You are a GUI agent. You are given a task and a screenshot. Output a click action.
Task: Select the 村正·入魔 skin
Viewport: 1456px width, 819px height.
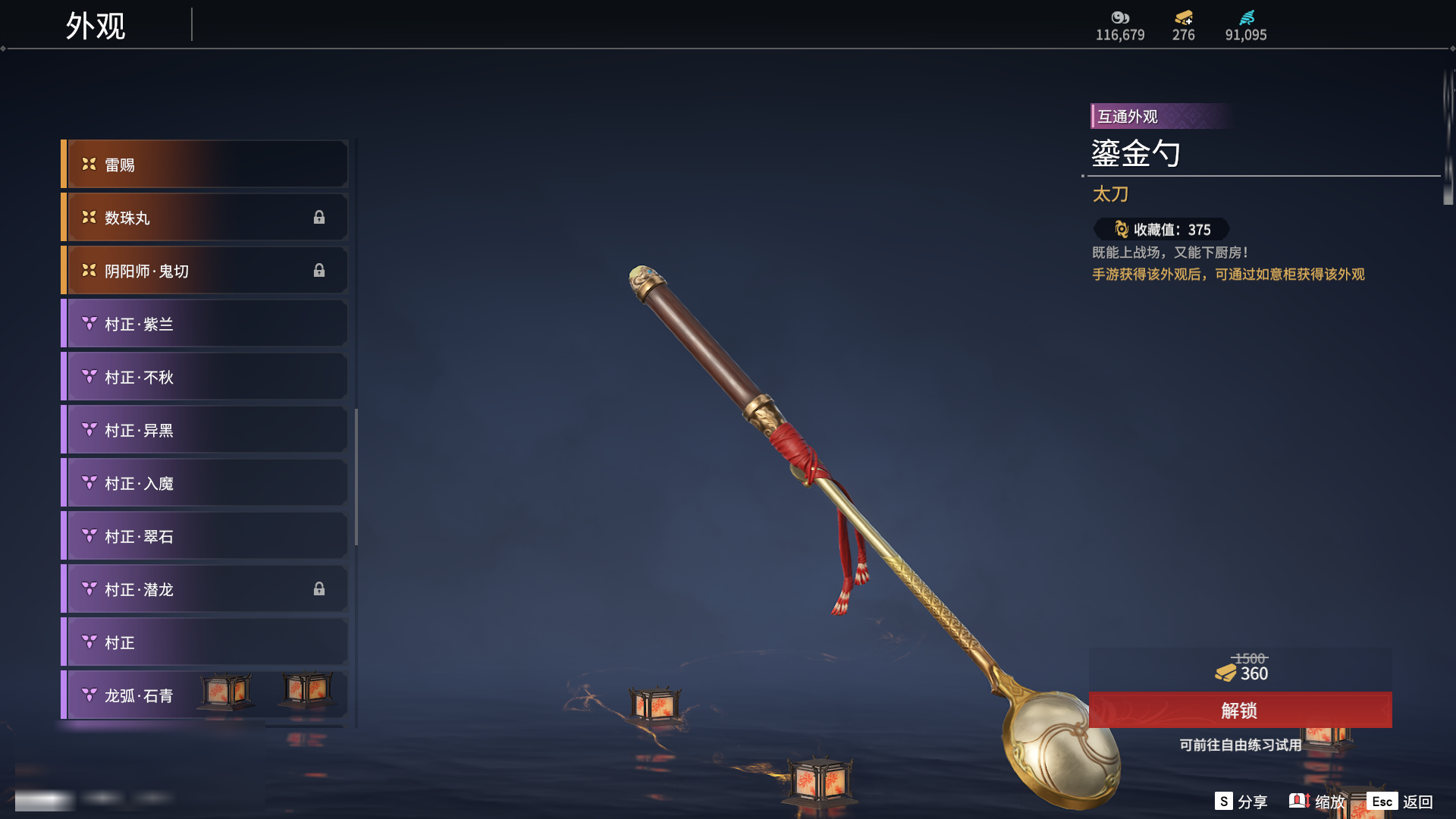point(205,483)
